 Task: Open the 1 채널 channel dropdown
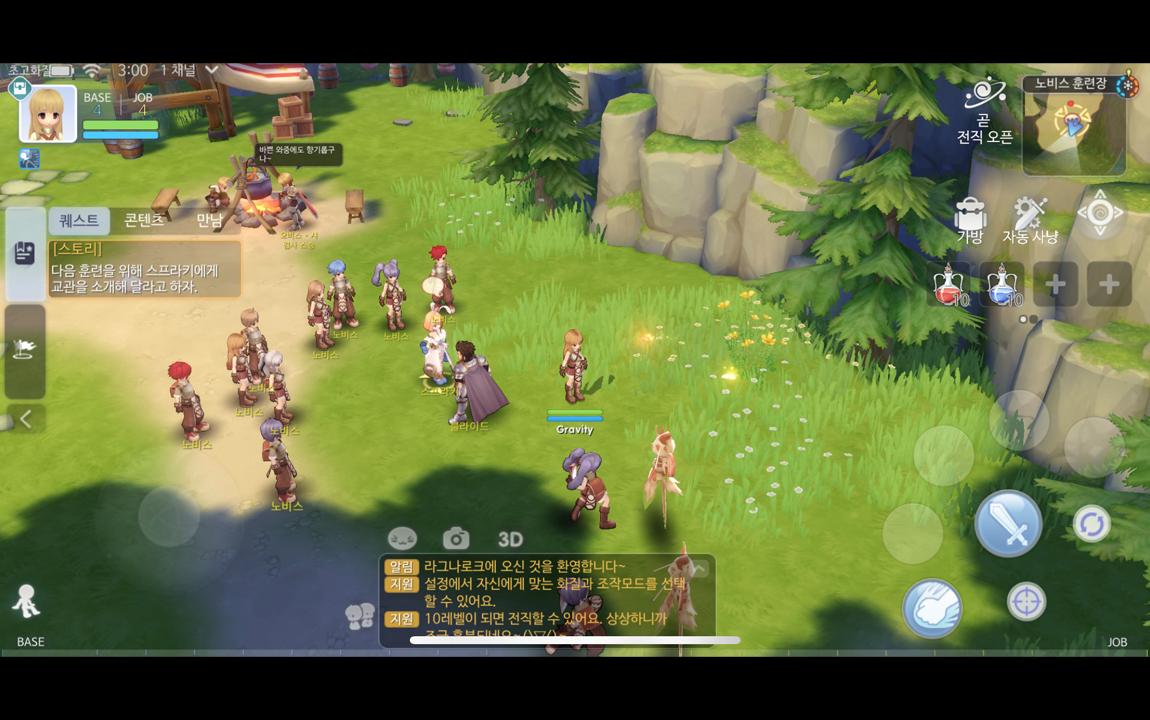[190, 71]
